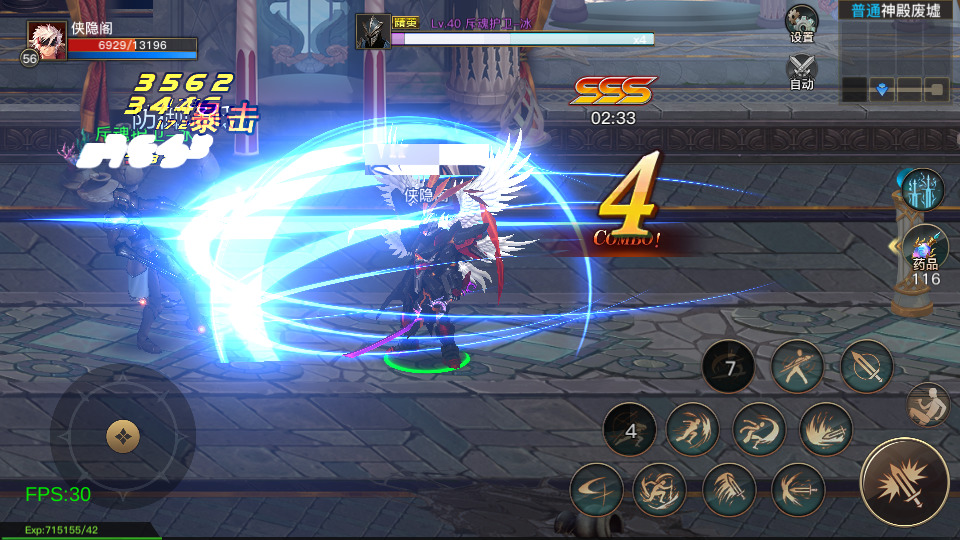Image resolution: width=960 pixels, height=540 pixels.
Task: Toggle 自动 auto-battle crossed swords
Action: 801,70
